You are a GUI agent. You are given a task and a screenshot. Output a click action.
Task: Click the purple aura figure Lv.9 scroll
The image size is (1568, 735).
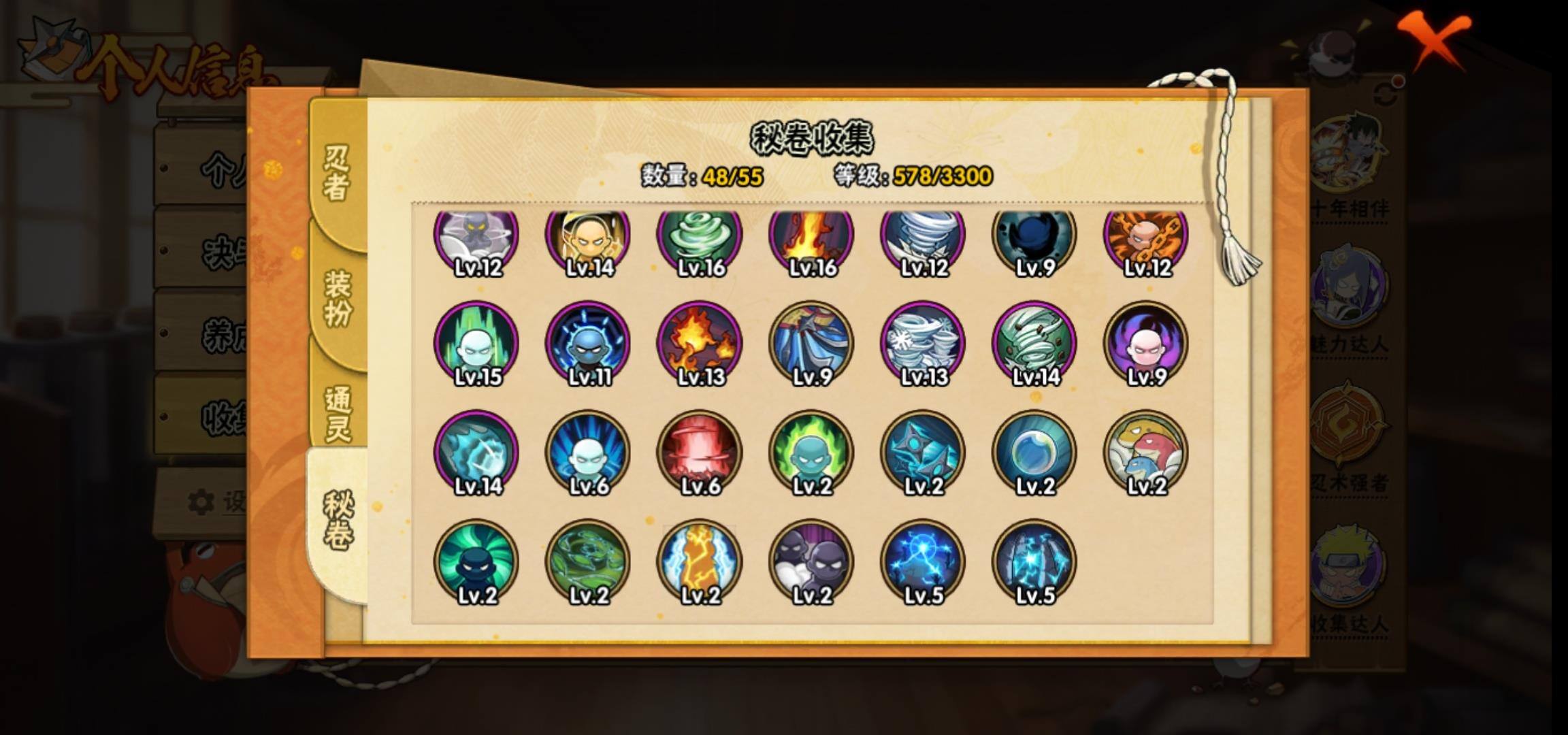click(x=1146, y=343)
